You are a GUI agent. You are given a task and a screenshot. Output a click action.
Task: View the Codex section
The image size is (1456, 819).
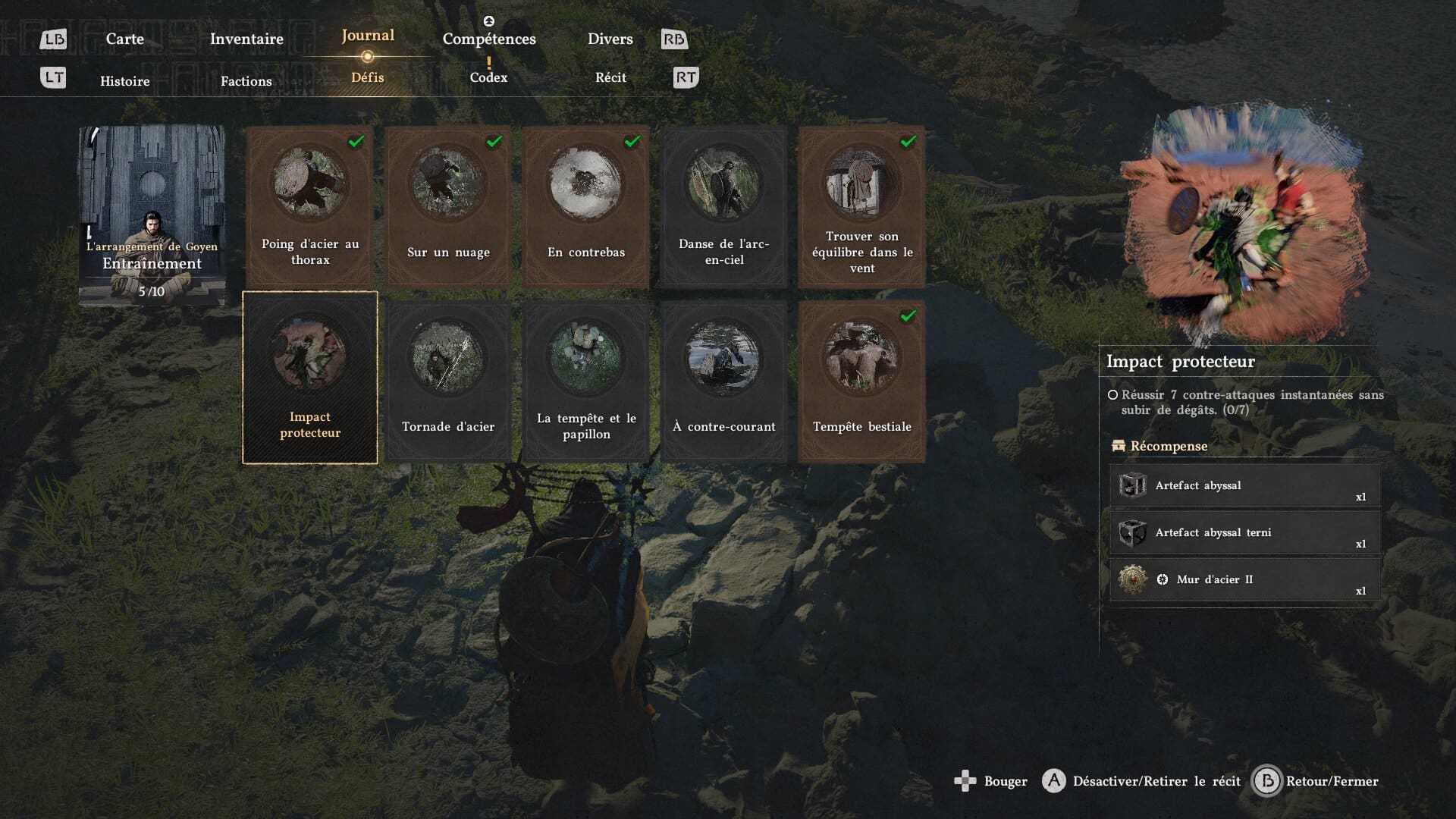pos(488,77)
